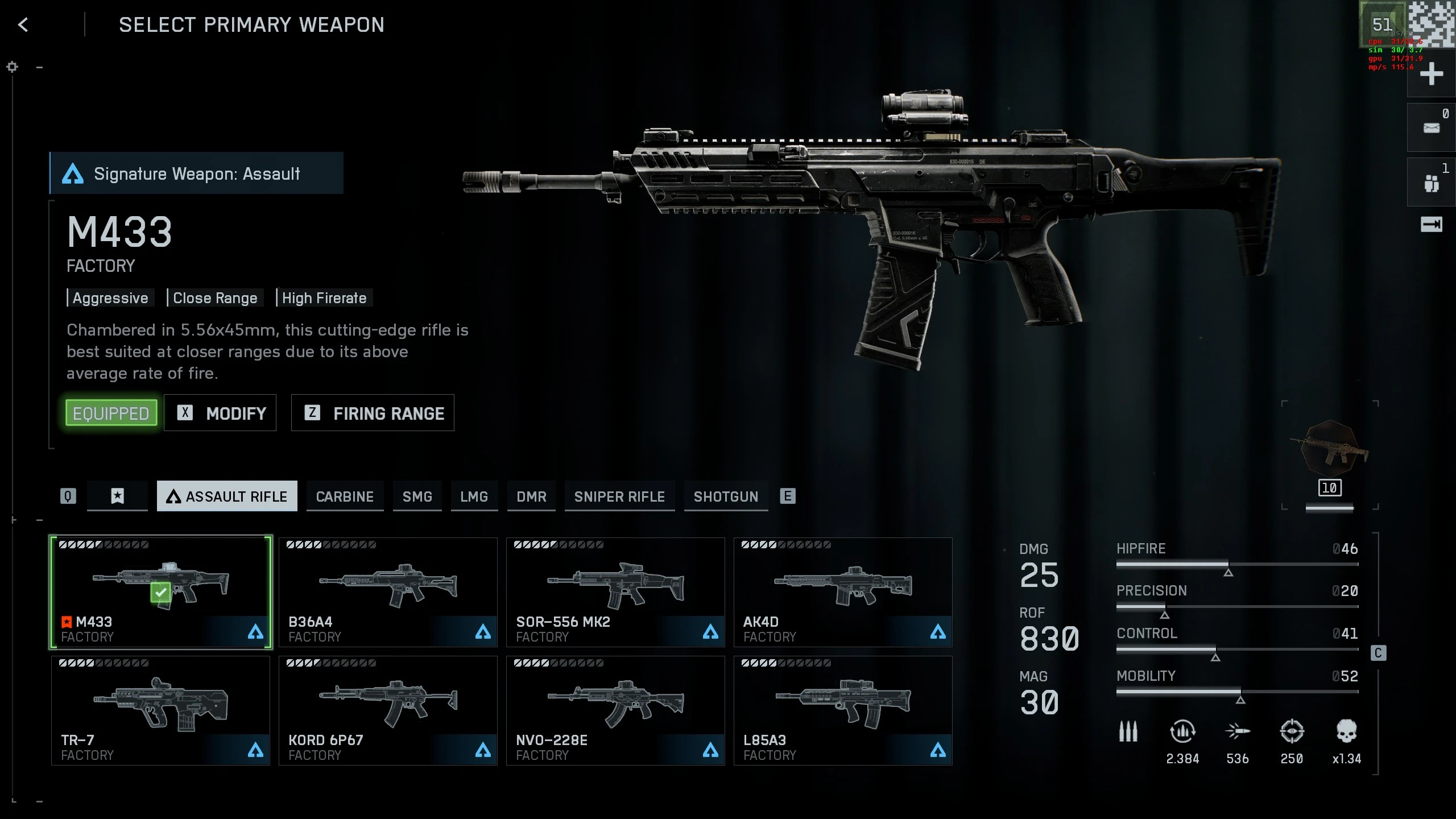Switch to the Carbine tab
Screen dimensions: 1456x819
(345, 497)
